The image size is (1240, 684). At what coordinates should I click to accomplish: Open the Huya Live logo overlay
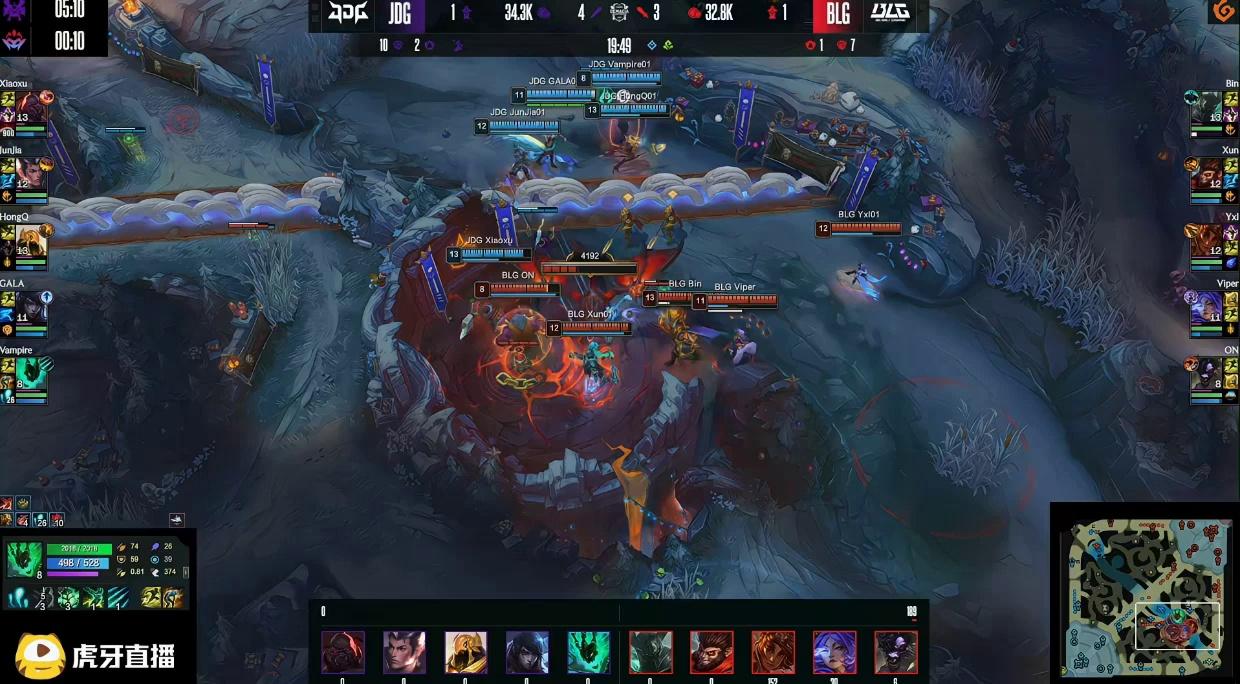96,655
